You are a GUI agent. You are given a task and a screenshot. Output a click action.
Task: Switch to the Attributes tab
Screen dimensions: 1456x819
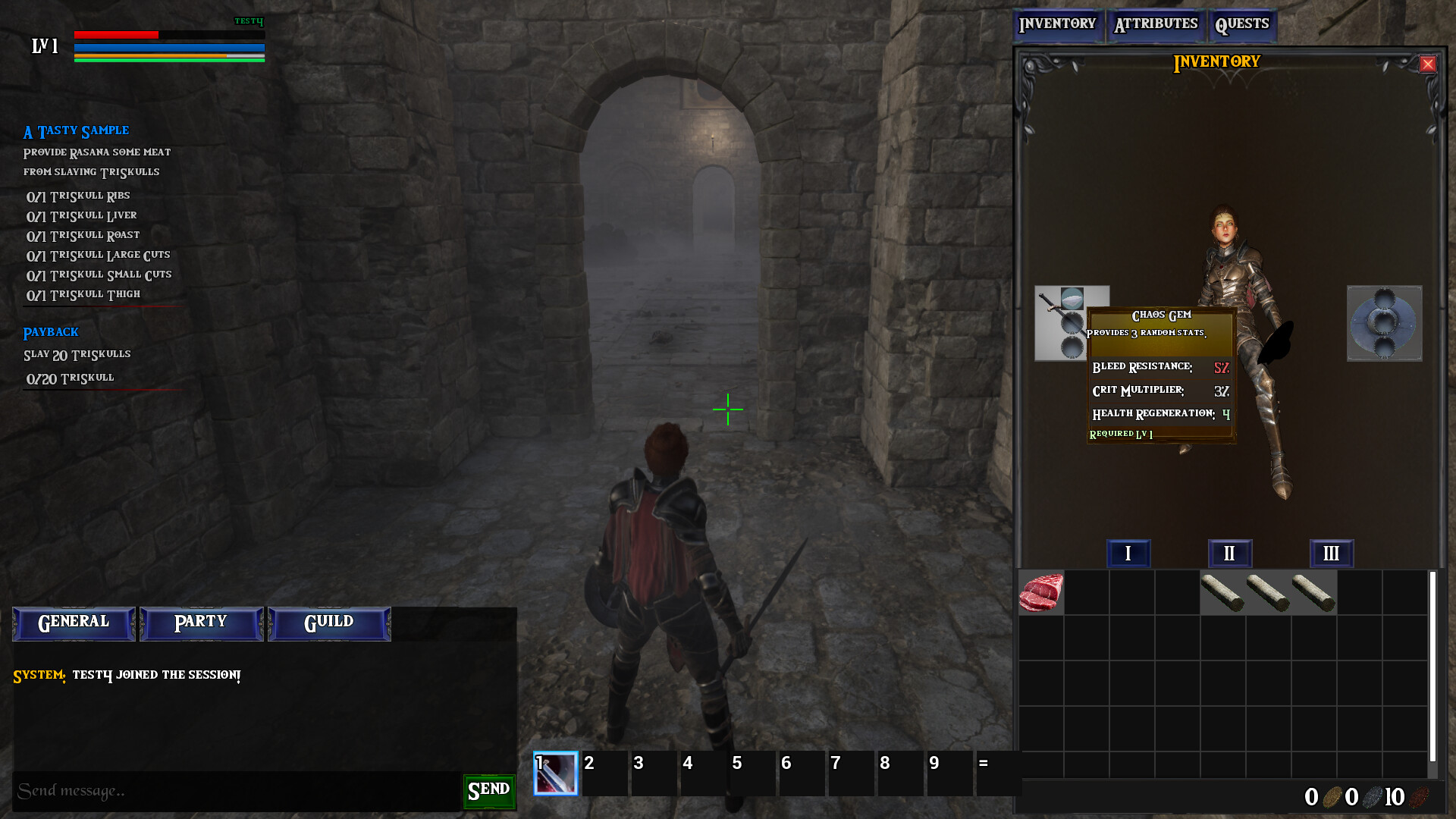[x=1156, y=24]
